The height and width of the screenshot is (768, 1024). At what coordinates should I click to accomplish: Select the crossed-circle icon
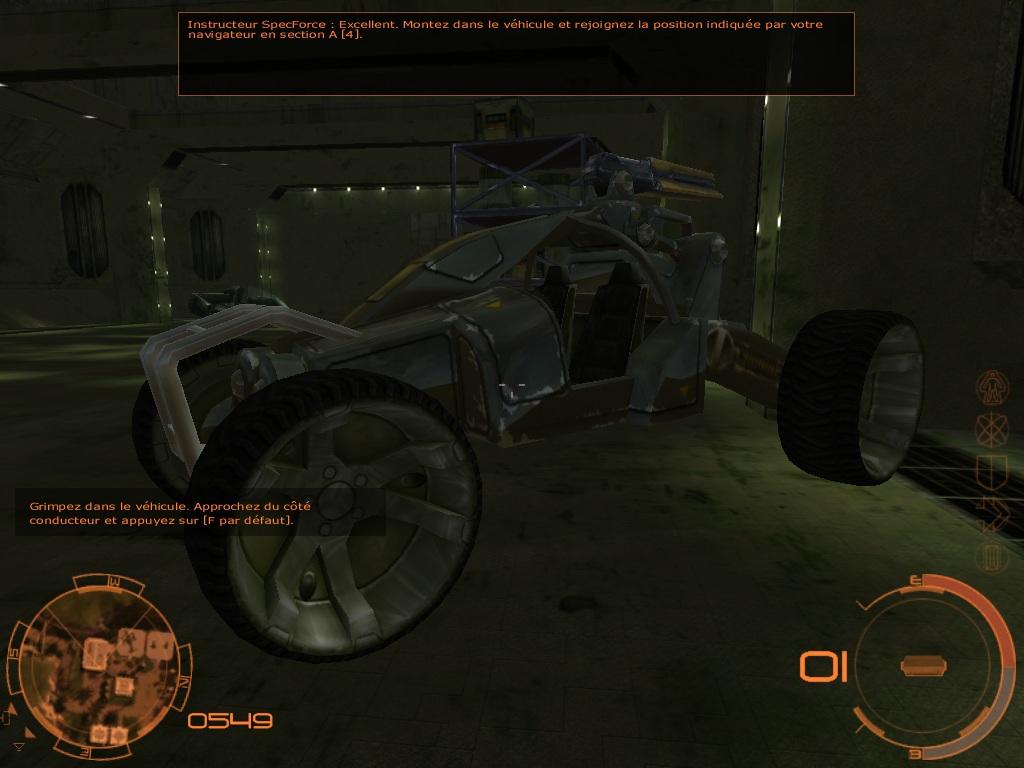[992, 430]
